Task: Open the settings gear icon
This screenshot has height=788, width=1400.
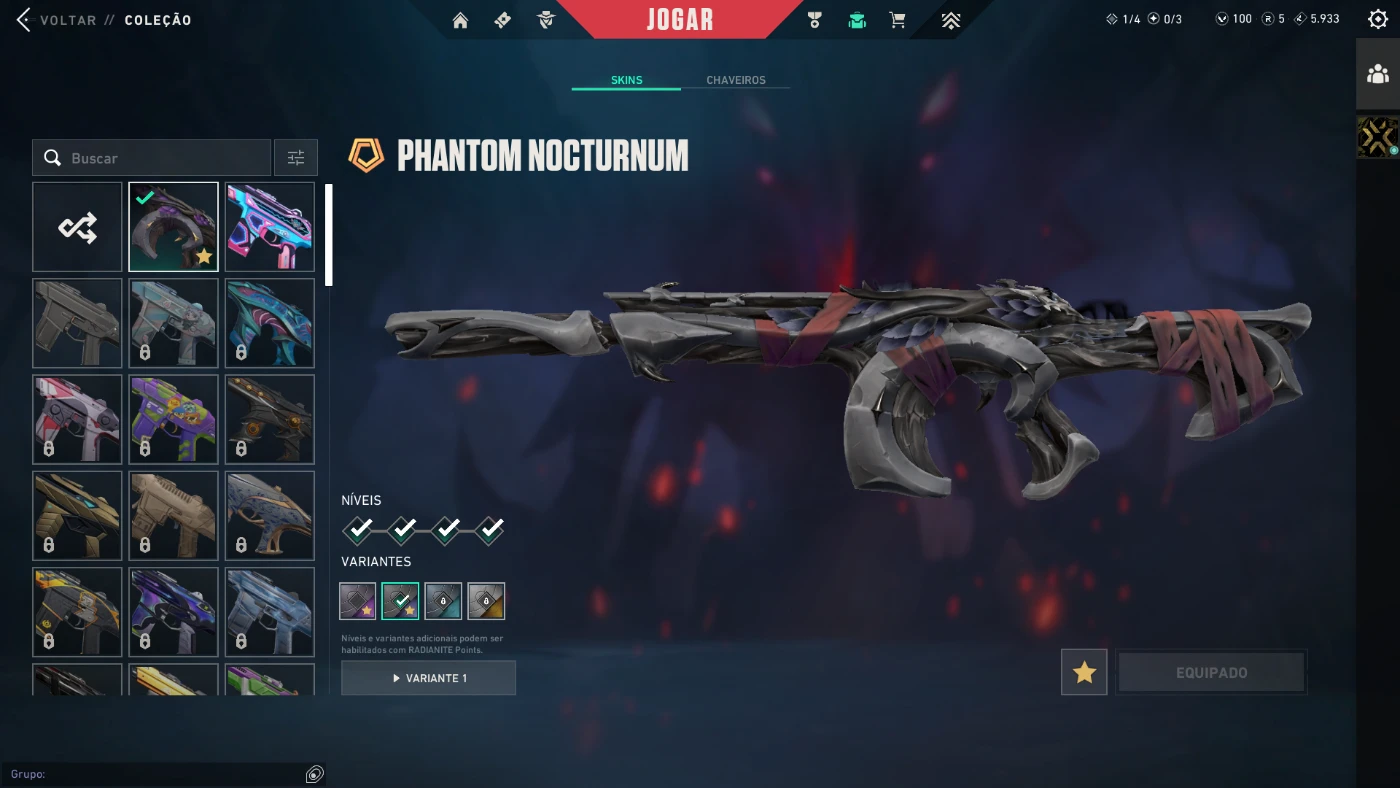Action: [x=1377, y=19]
